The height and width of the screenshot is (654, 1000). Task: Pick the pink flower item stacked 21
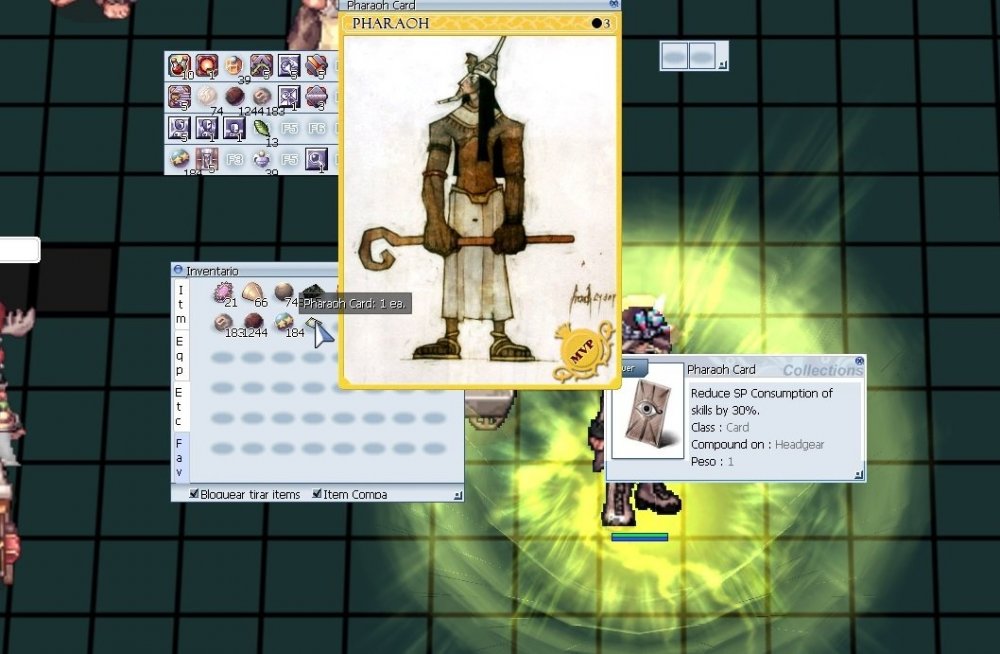click(x=222, y=293)
